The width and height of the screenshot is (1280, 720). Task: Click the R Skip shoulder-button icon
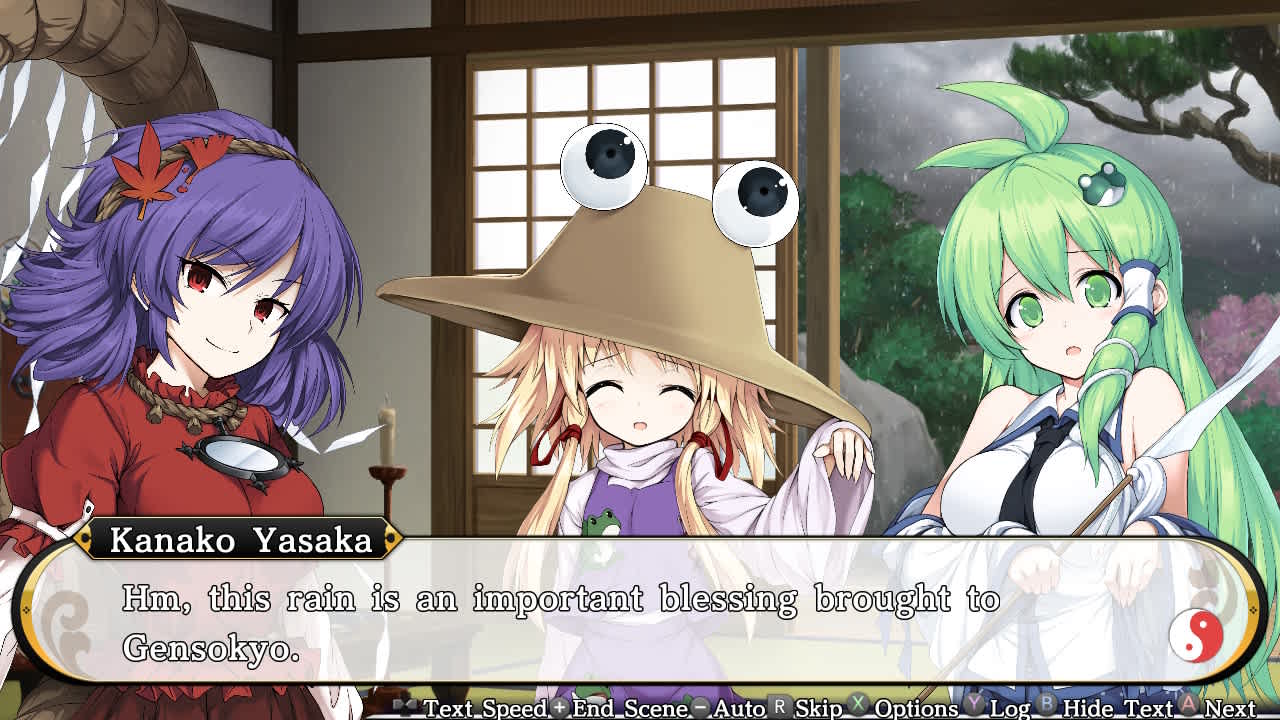[x=777, y=706]
